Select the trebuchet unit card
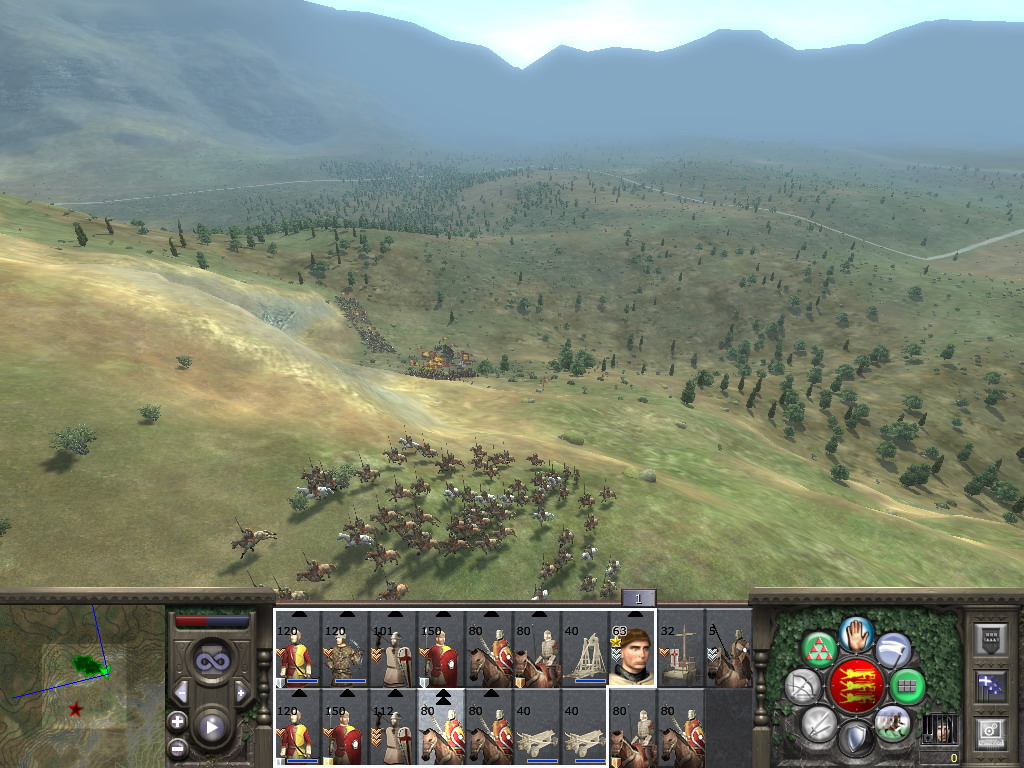The width and height of the screenshot is (1024, 768). pyautogui.click(x=584, y=649)
